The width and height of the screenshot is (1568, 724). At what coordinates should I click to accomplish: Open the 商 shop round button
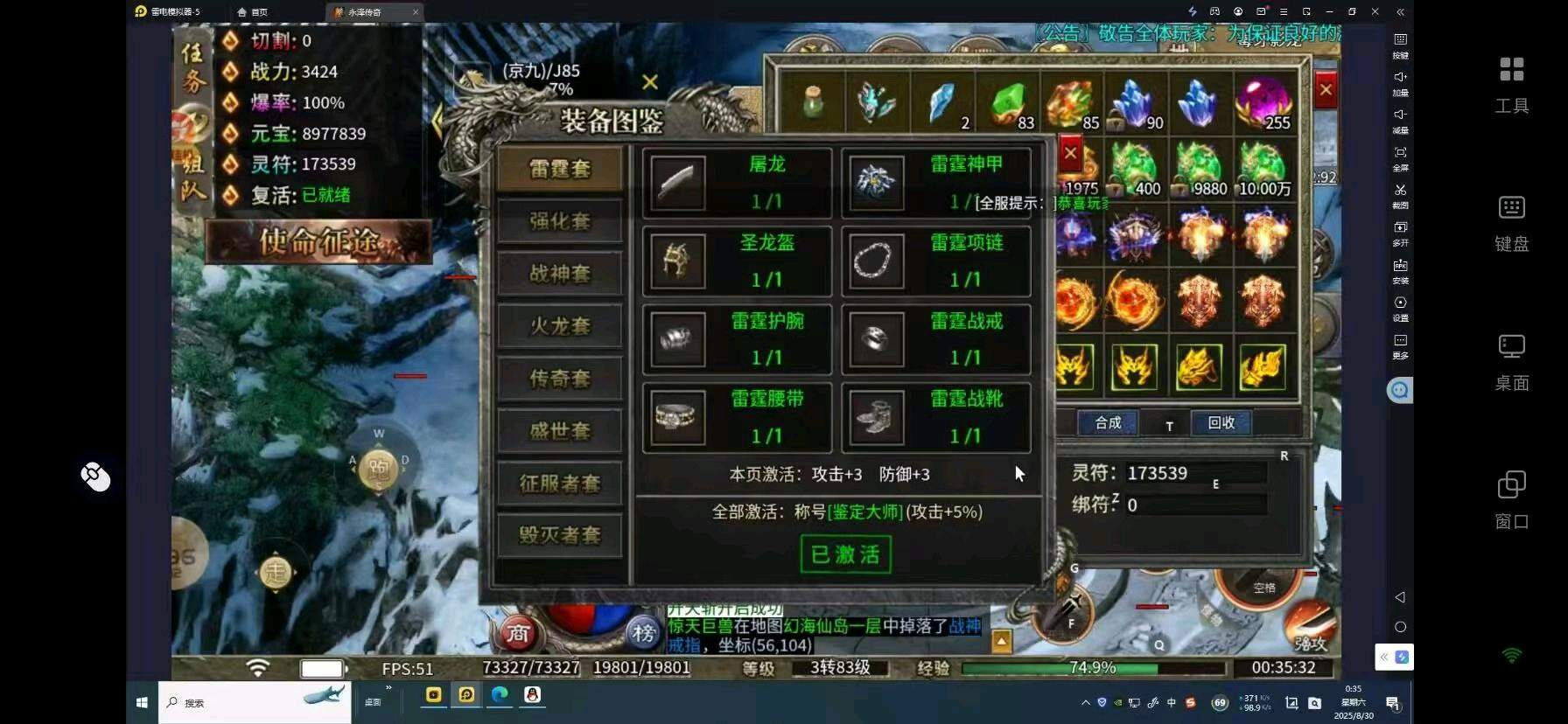click(518, 633)
